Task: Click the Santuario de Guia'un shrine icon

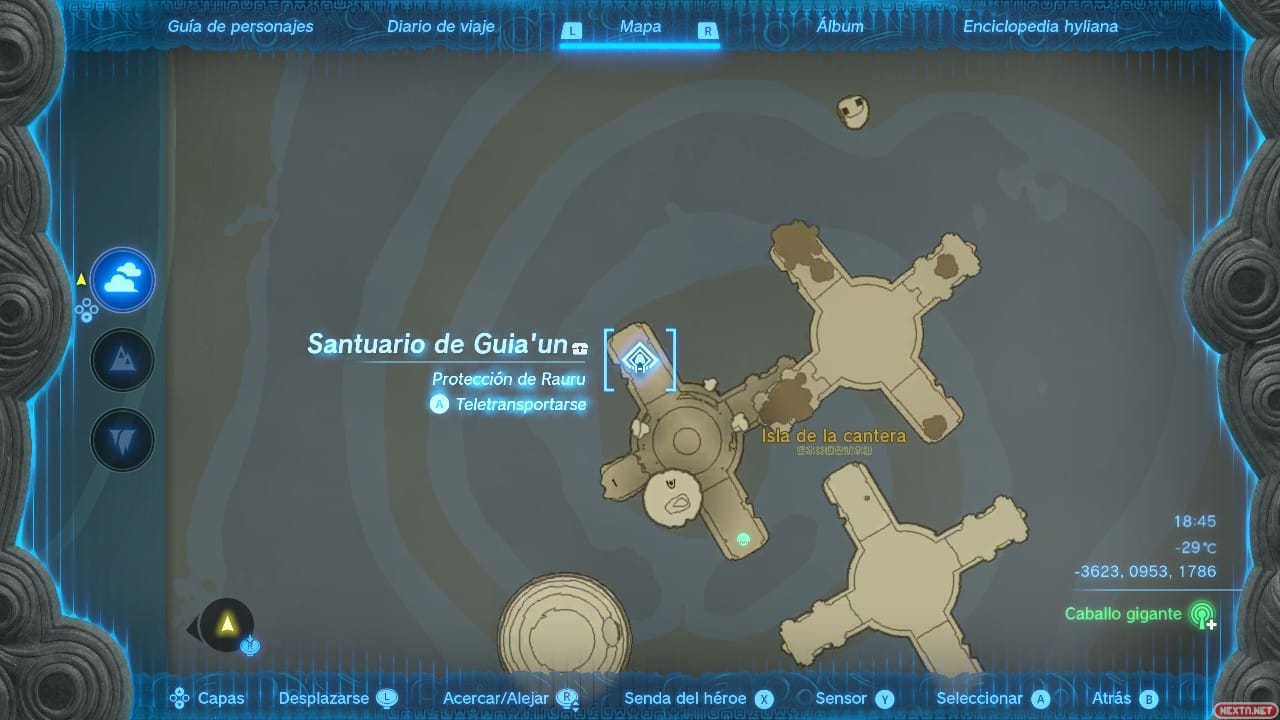Action: (640, 360)
